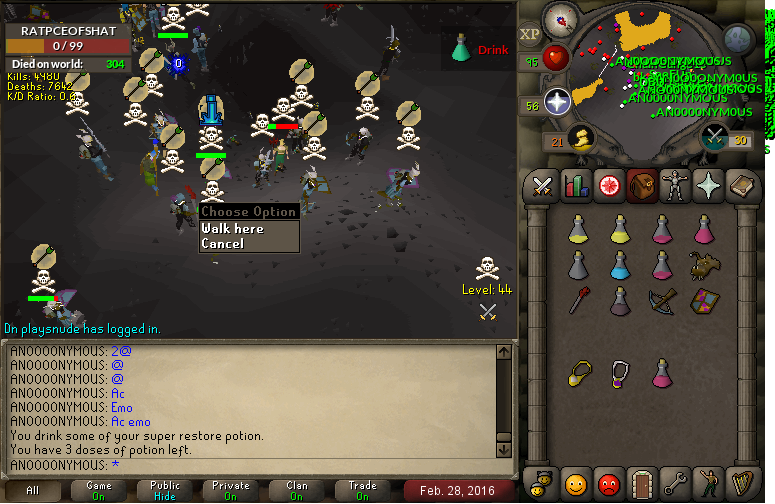The height and width of the screenshot is (504, 775).
Task: Choose the Walk here option
Action: pos(233,229)
